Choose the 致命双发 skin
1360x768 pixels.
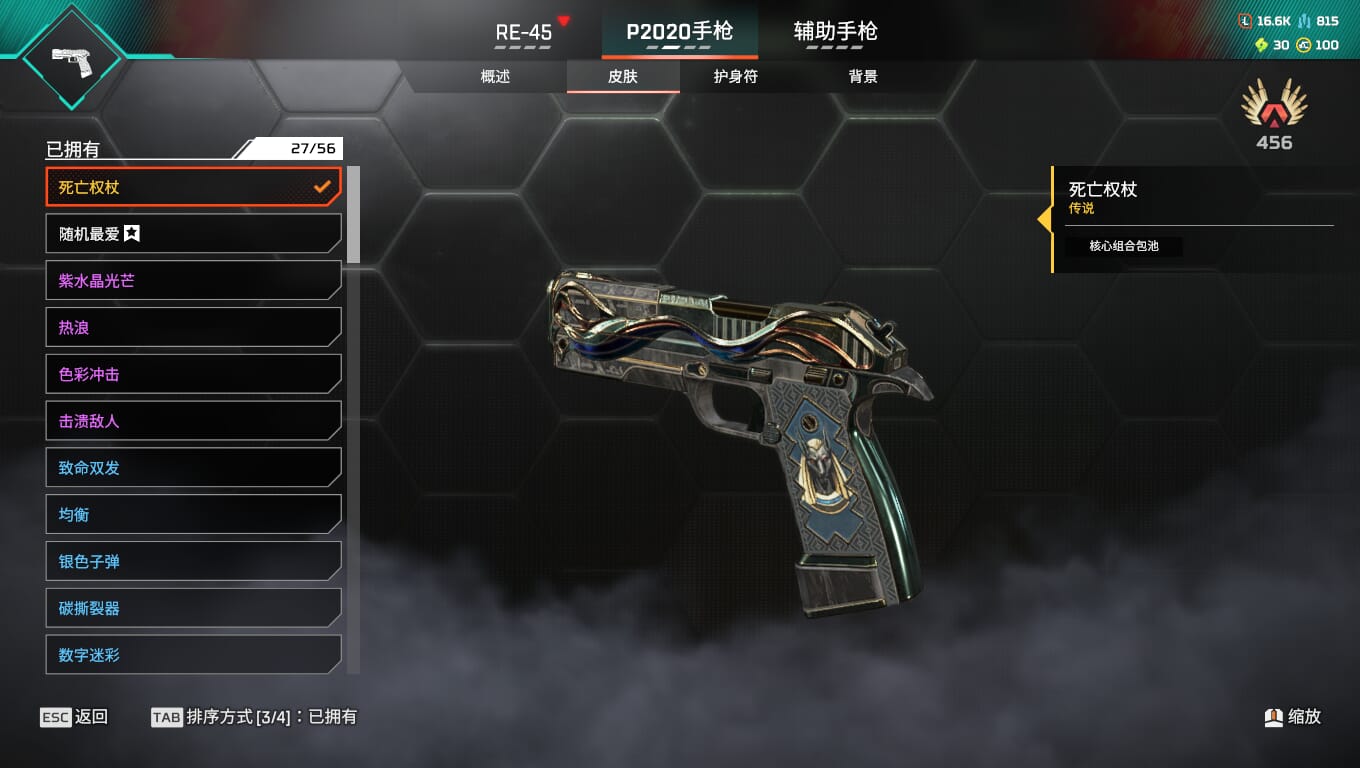point(194,468)
